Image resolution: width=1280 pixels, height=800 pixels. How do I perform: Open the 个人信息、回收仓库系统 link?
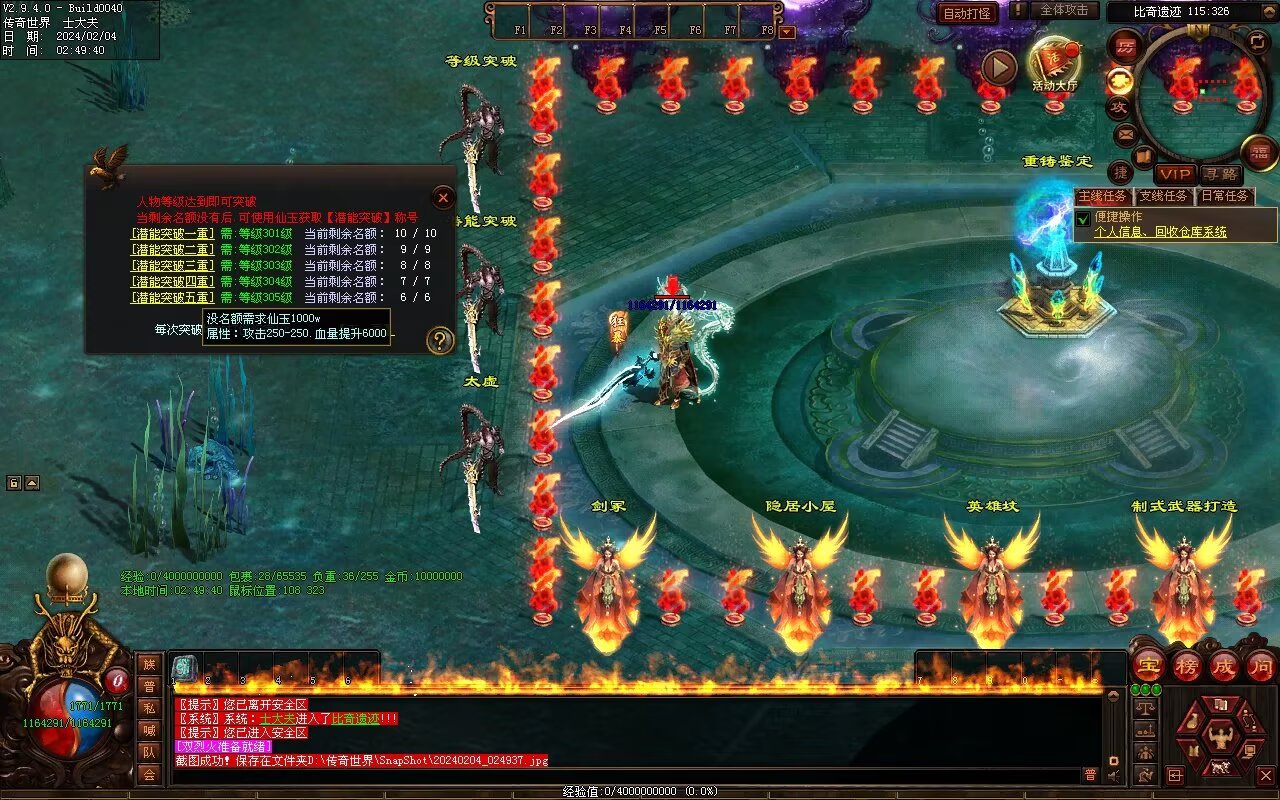click(1160, 232)
